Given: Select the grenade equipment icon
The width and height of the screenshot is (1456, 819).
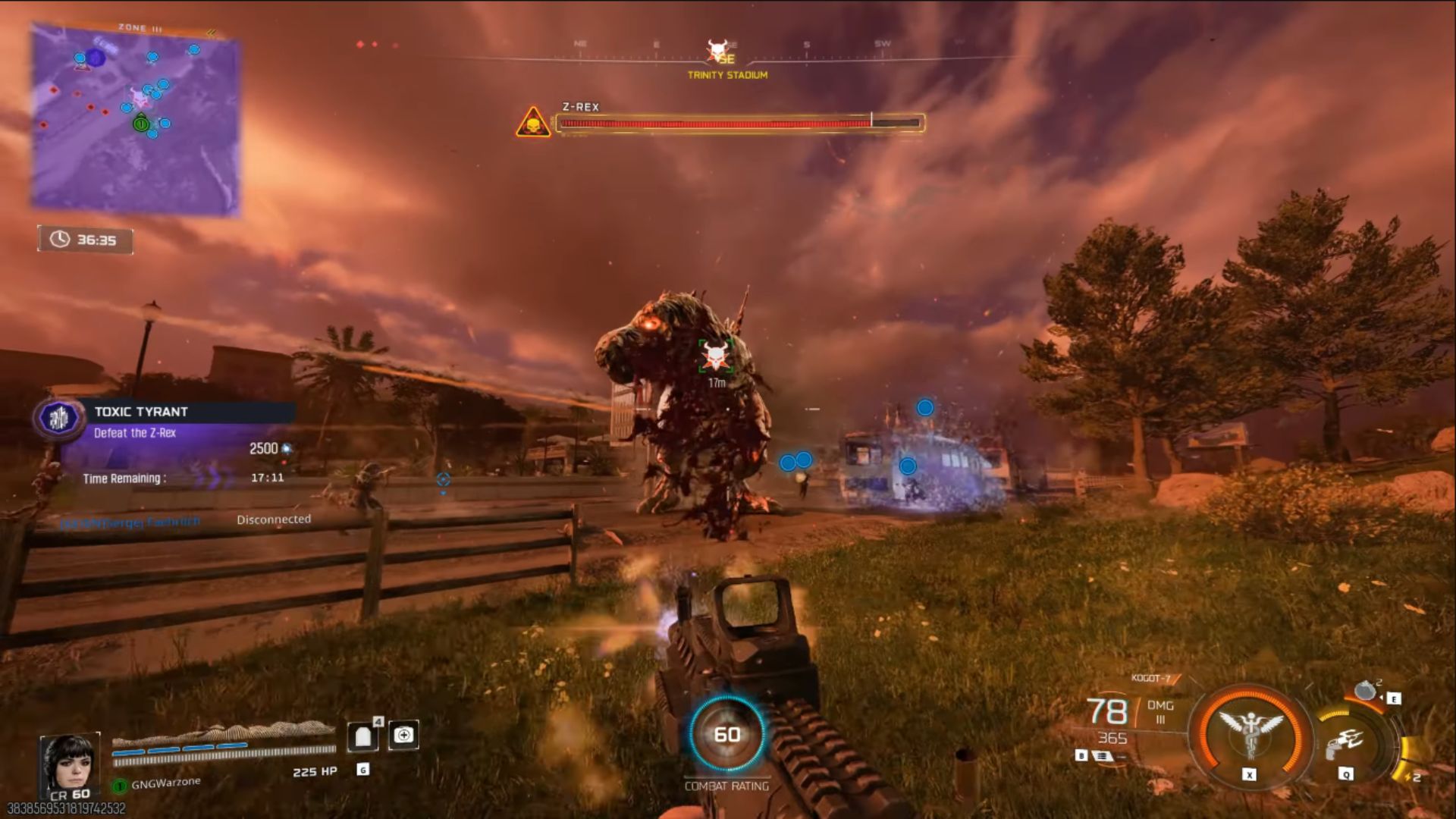Looking at the screenshot, I should click(x=1365, y=691).
